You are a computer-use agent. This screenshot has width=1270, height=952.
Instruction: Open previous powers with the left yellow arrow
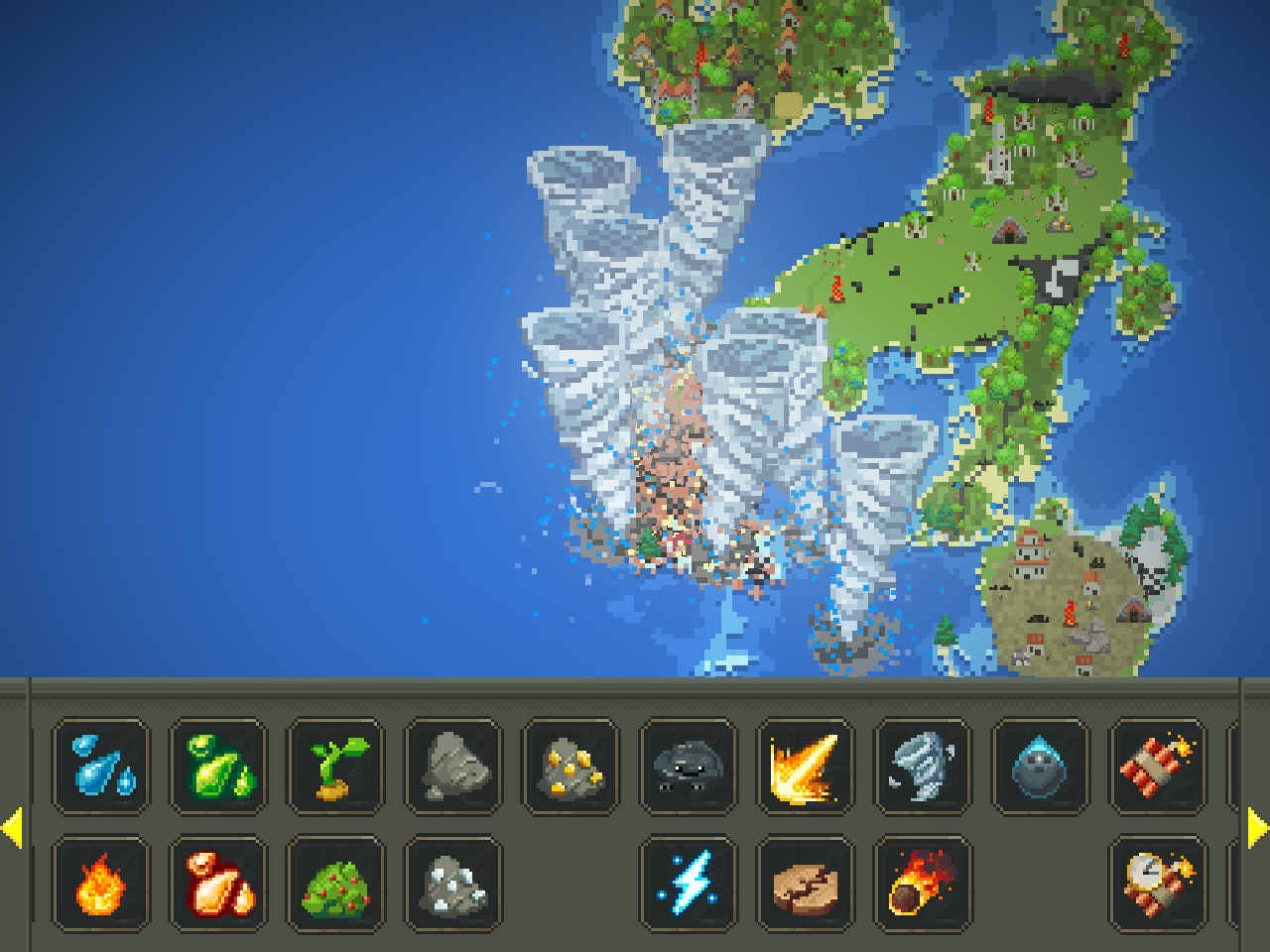14,825
